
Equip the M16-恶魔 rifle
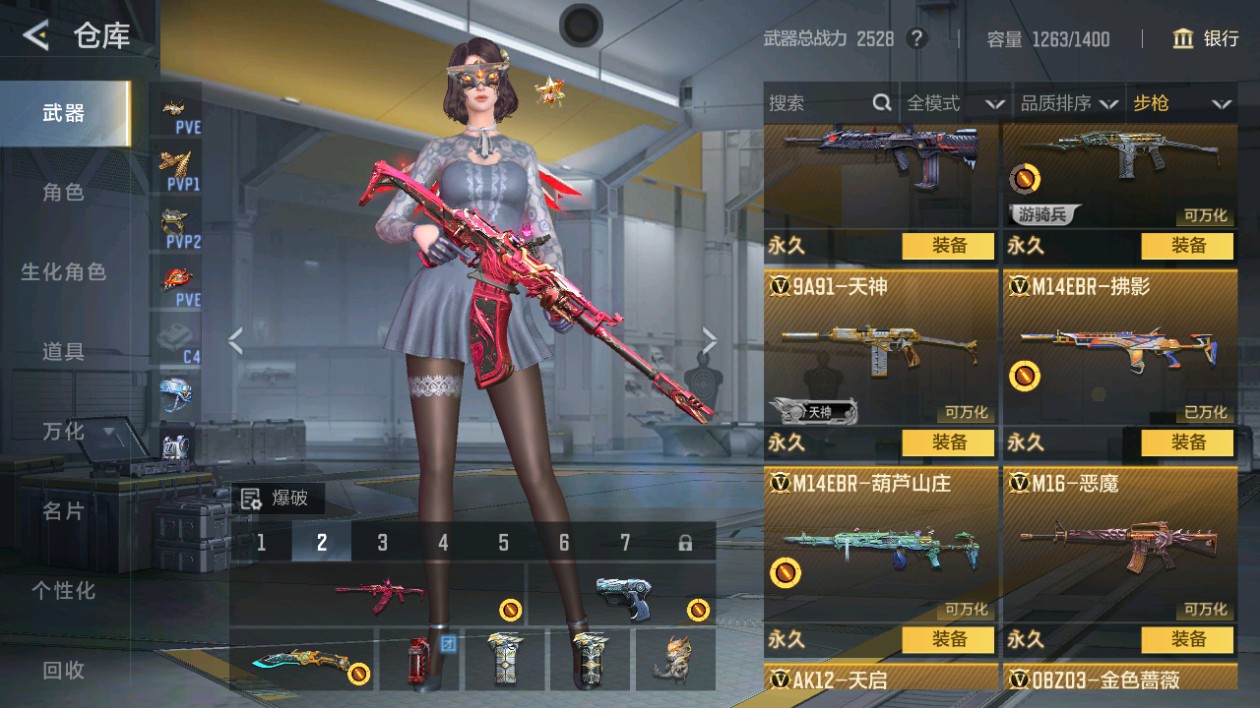pyautogui.click(x=1187, y=639)
